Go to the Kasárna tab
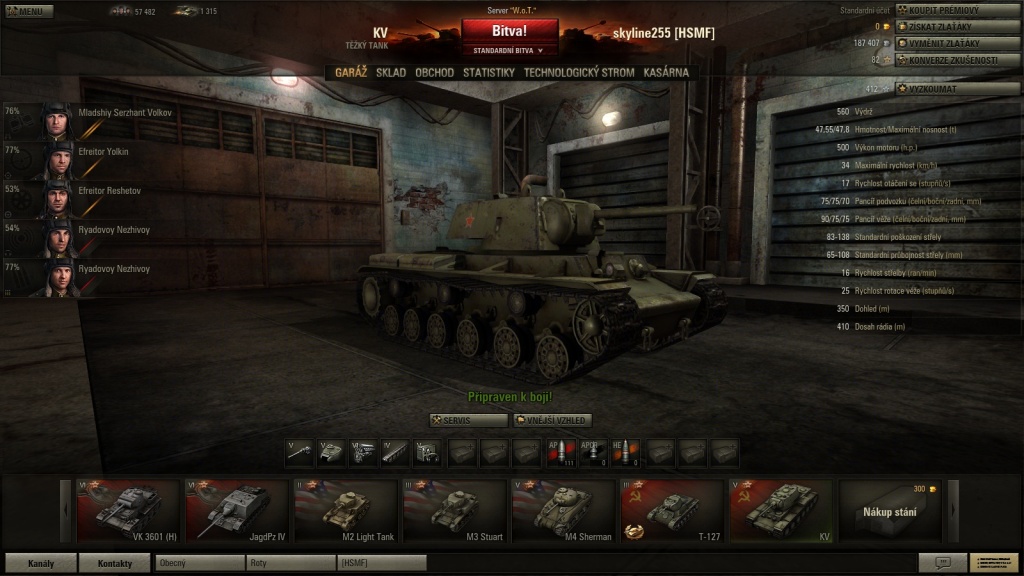 pyautogui.click(x=666, y=73)
